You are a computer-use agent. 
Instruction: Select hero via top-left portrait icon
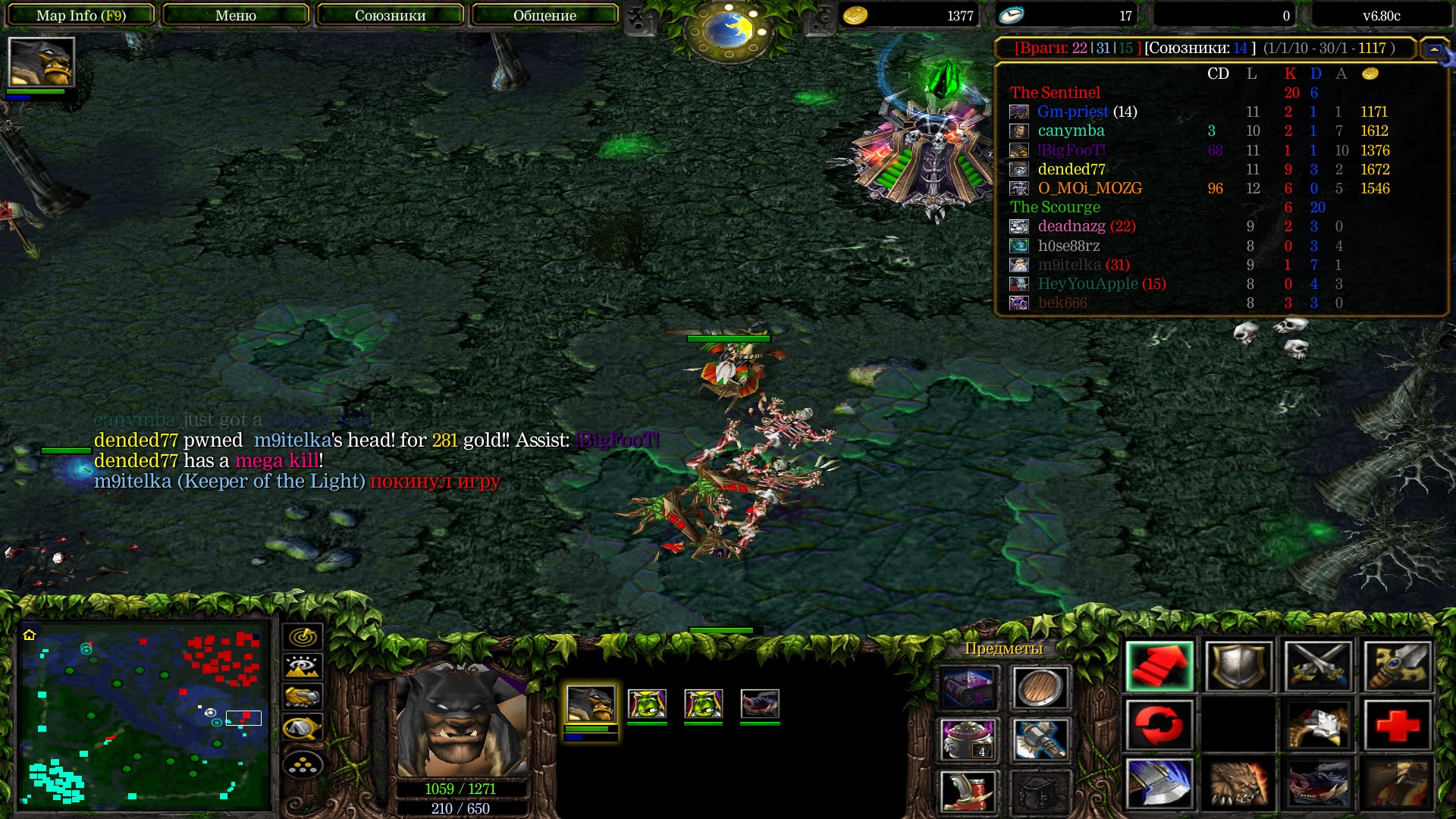pos(41,62)
